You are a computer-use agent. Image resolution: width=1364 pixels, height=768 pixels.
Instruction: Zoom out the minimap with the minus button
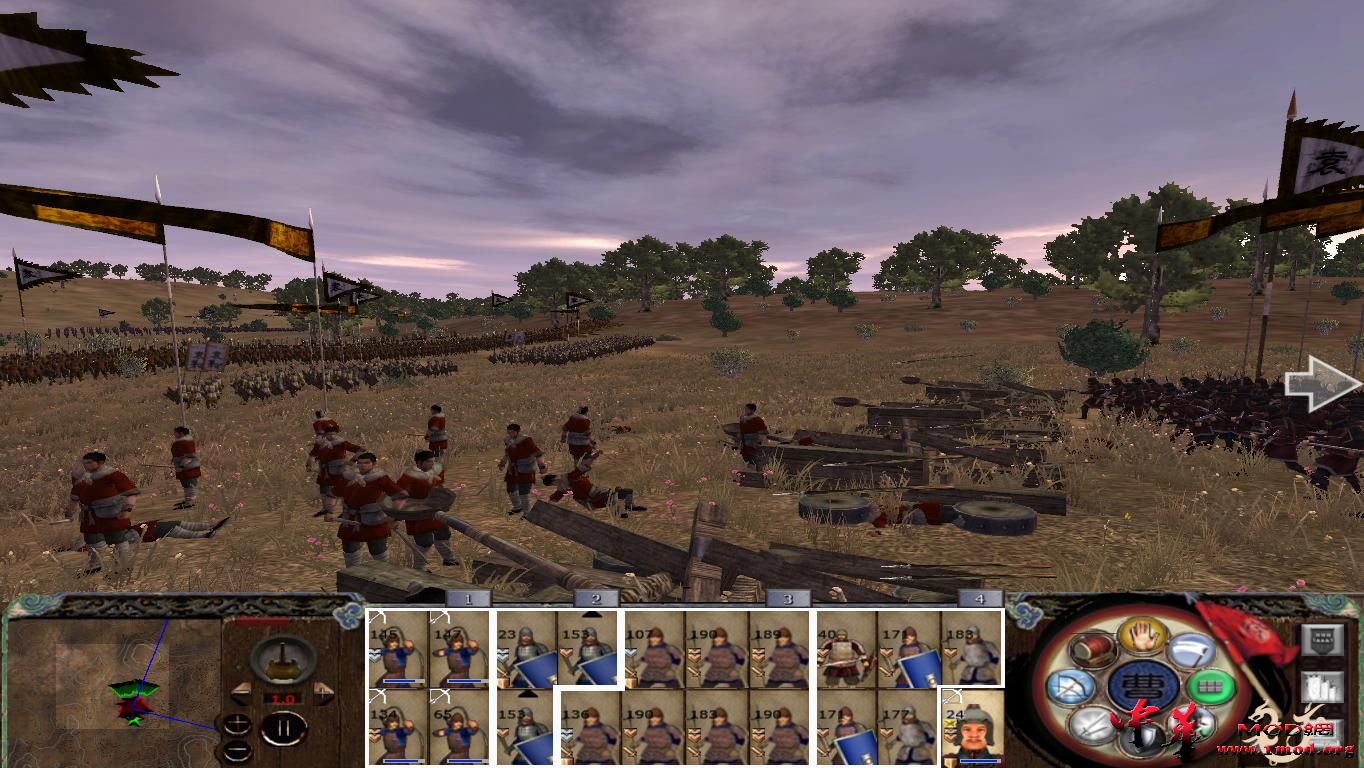pos(238,749)
